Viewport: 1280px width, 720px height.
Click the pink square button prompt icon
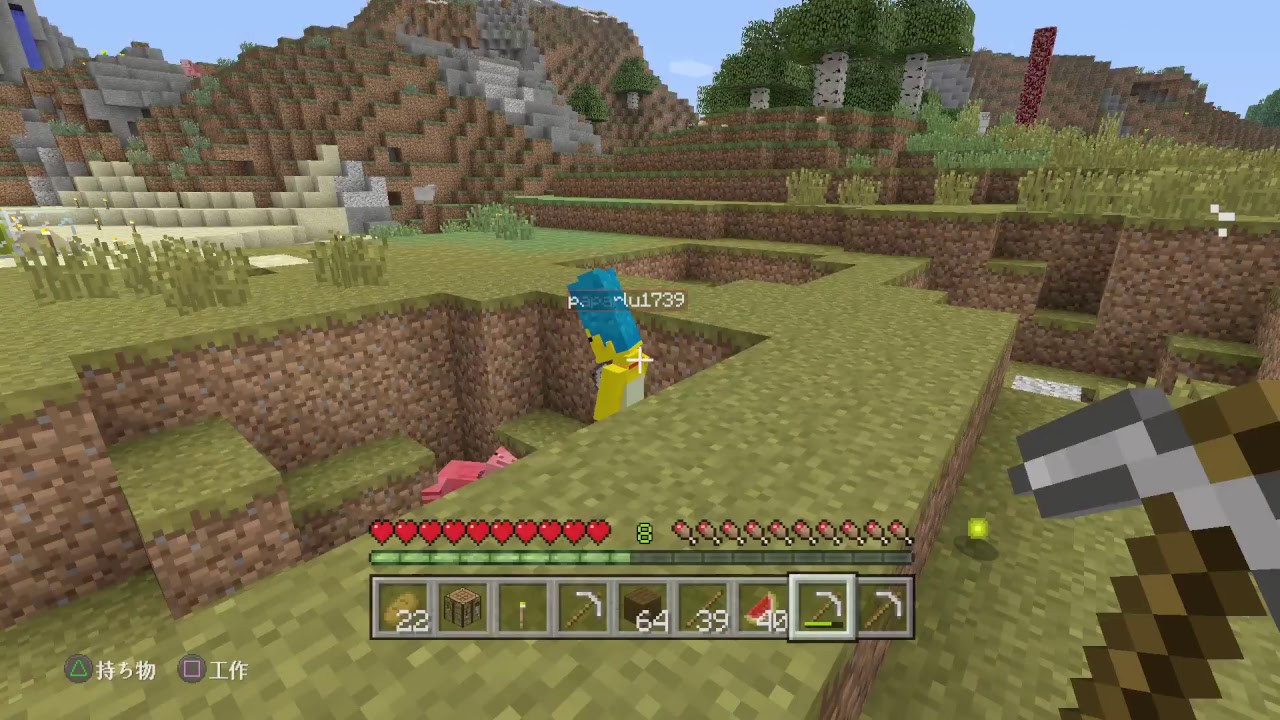(191, 671)
